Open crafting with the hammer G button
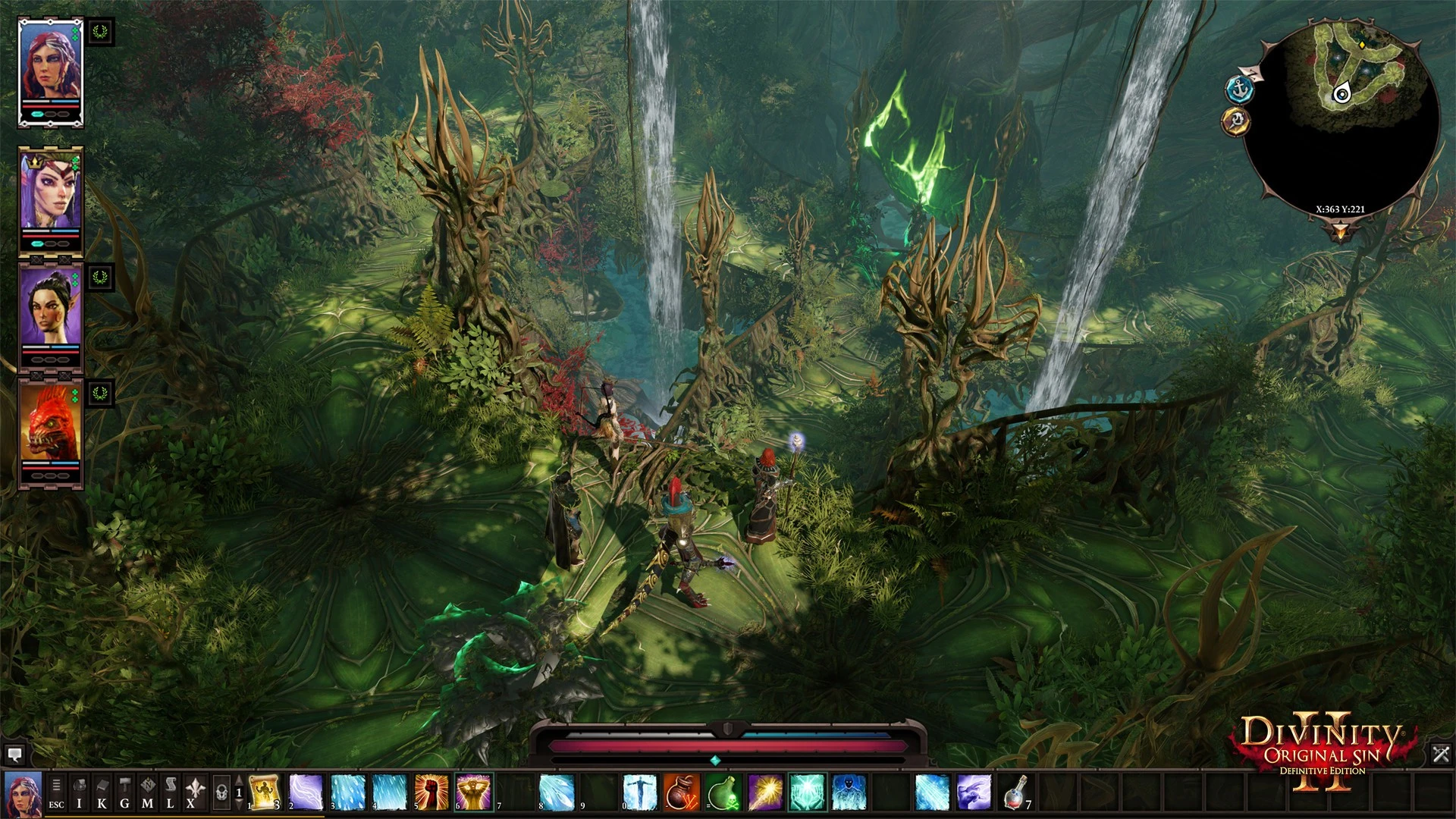 [124, 792]
